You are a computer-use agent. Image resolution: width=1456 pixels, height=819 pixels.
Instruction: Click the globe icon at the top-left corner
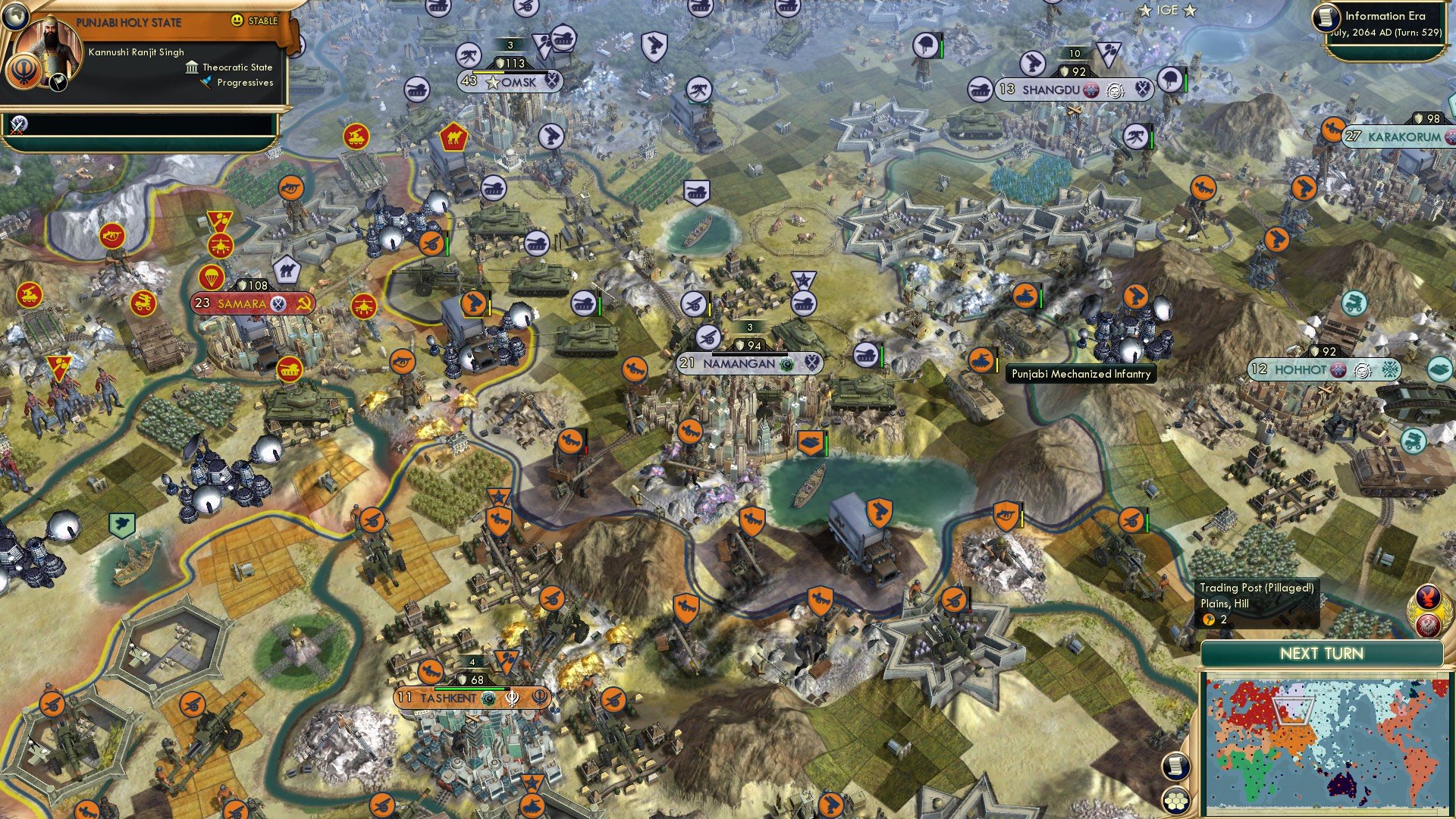point(17,16)
